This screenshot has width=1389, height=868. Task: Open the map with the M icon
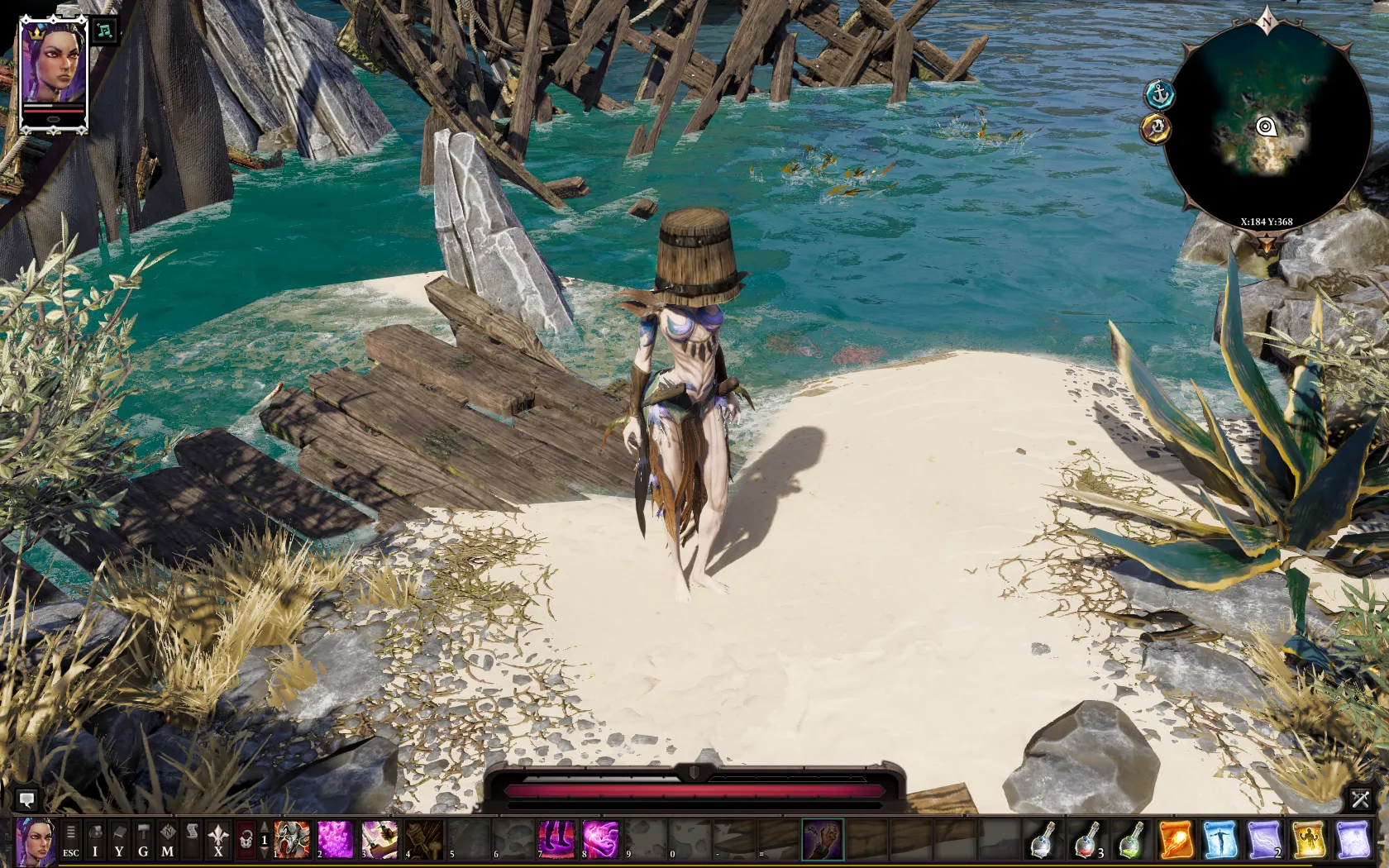[x=167, y=842]
